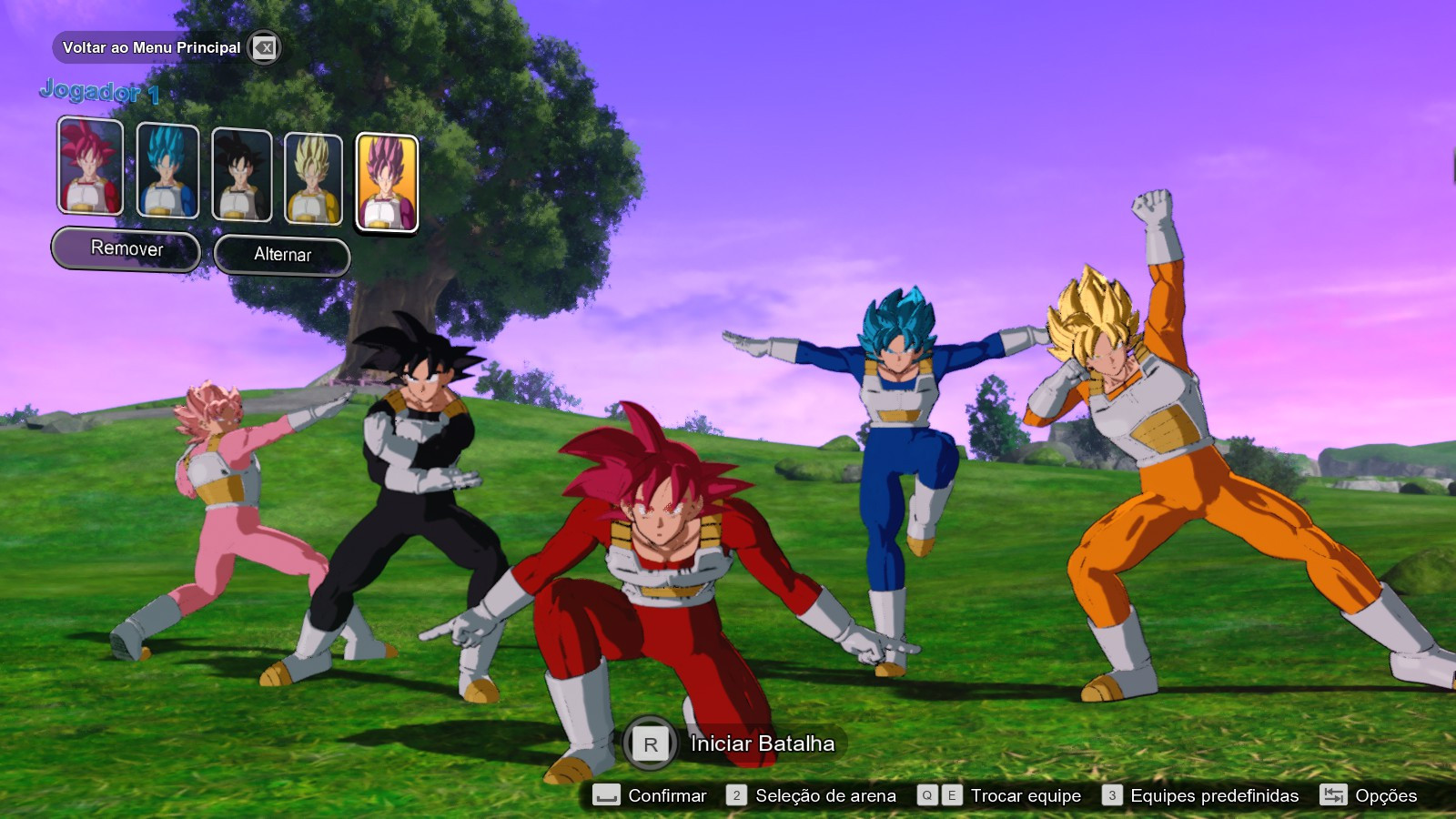Click the R key icon next to Iniciar Batalha
The width and height of the screenshot is (1456, 819).
(x=648, y=743)
